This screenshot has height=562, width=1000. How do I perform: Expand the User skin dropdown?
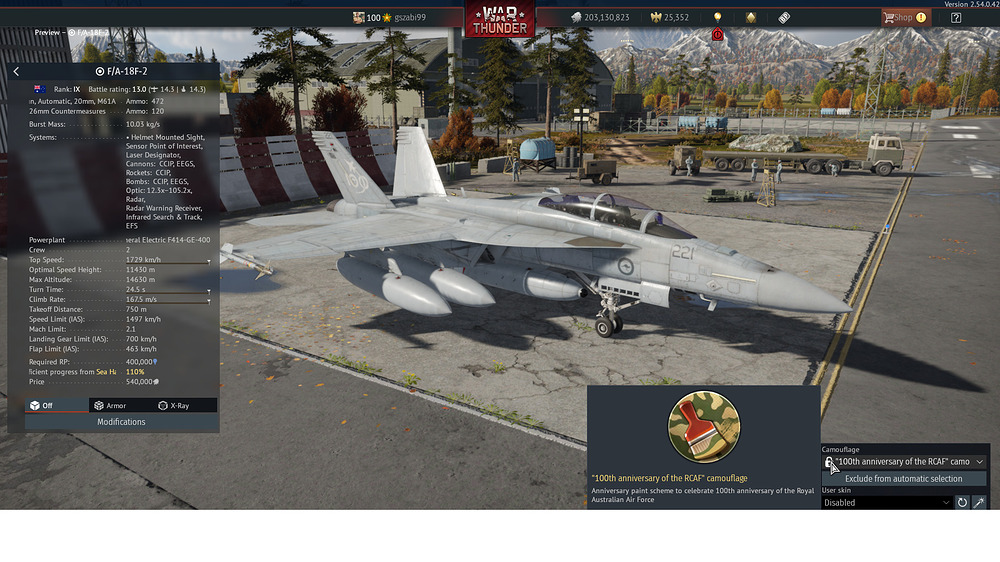pyautogui.click(x=886, y=503)
